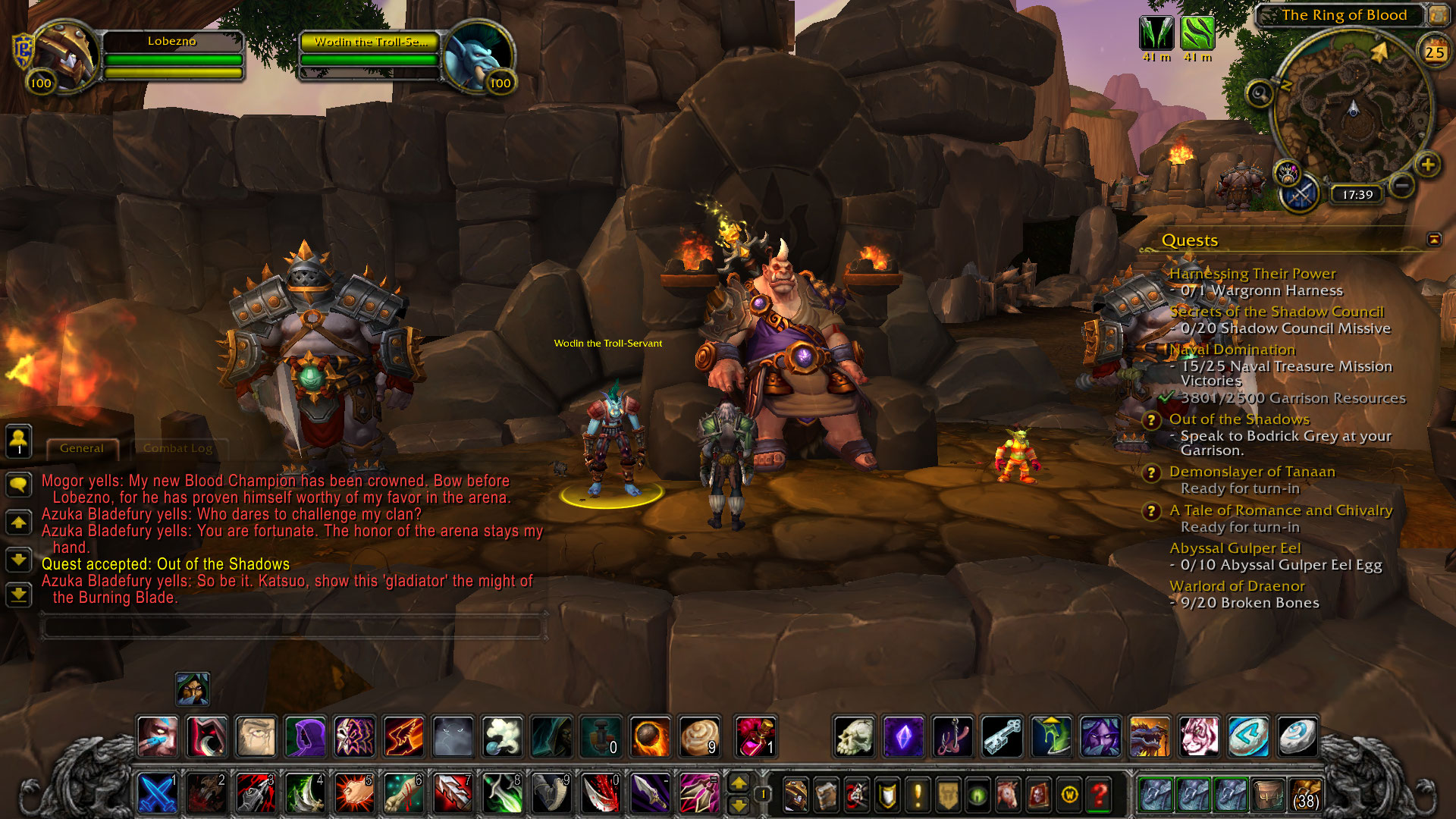
Task: Open the quest log exclamation button
Action: (x=918, y=795)
